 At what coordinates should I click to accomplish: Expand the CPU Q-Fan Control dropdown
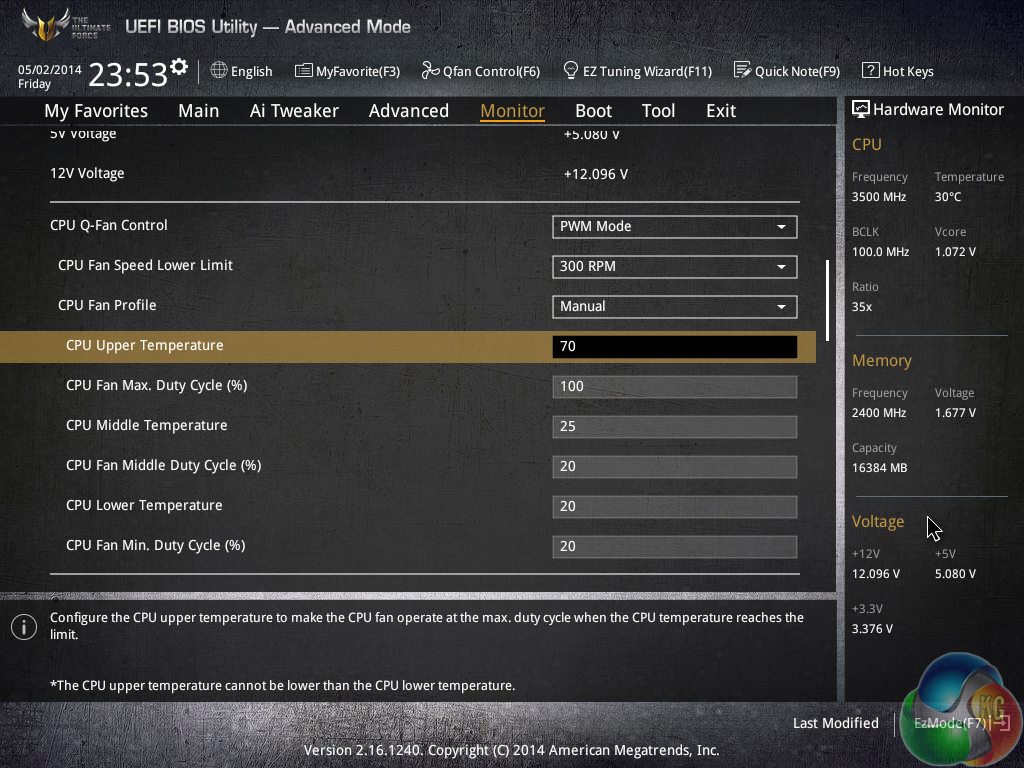pos(674,227)
